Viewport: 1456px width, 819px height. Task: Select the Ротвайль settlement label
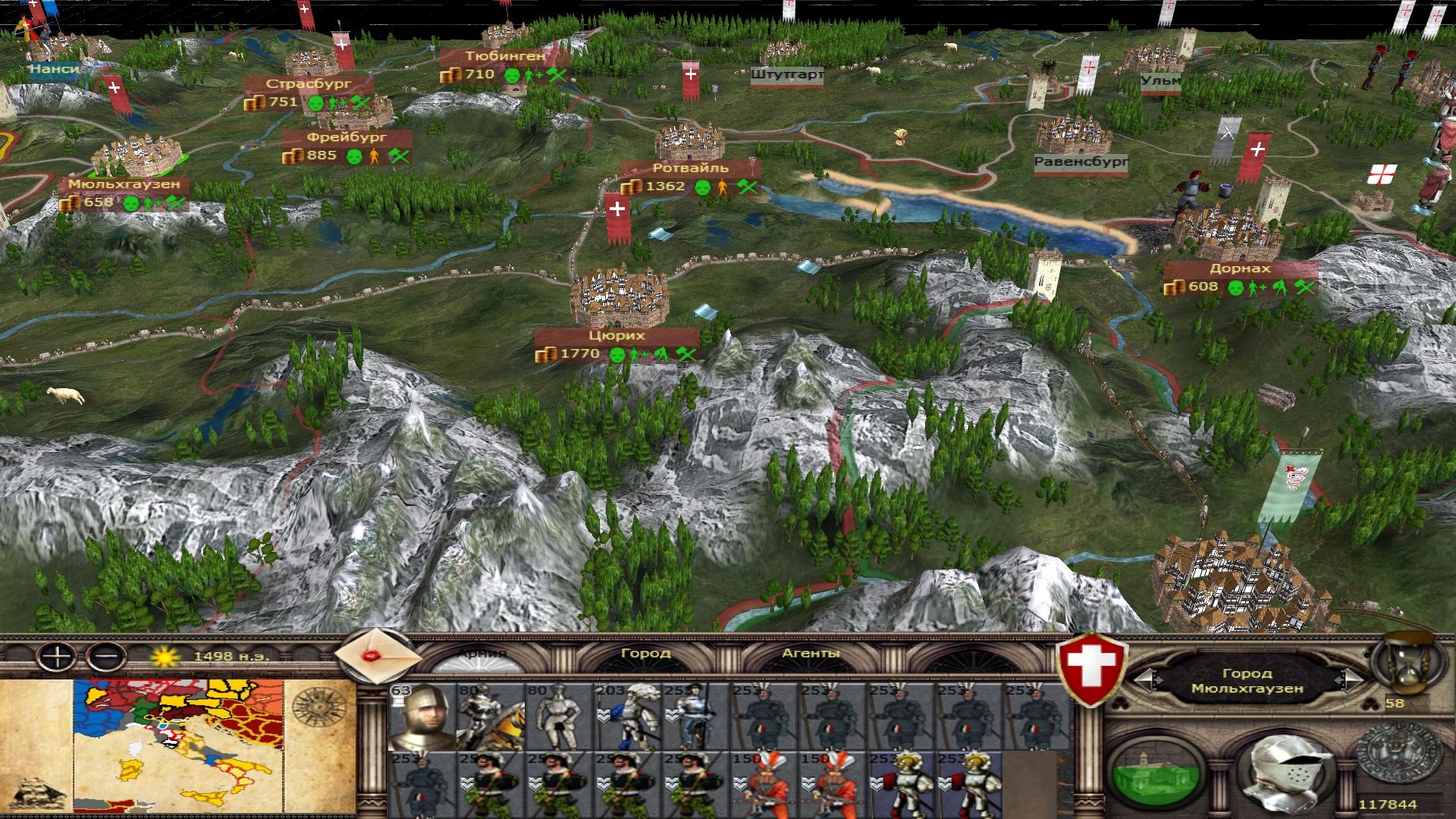tap(689, 168)
